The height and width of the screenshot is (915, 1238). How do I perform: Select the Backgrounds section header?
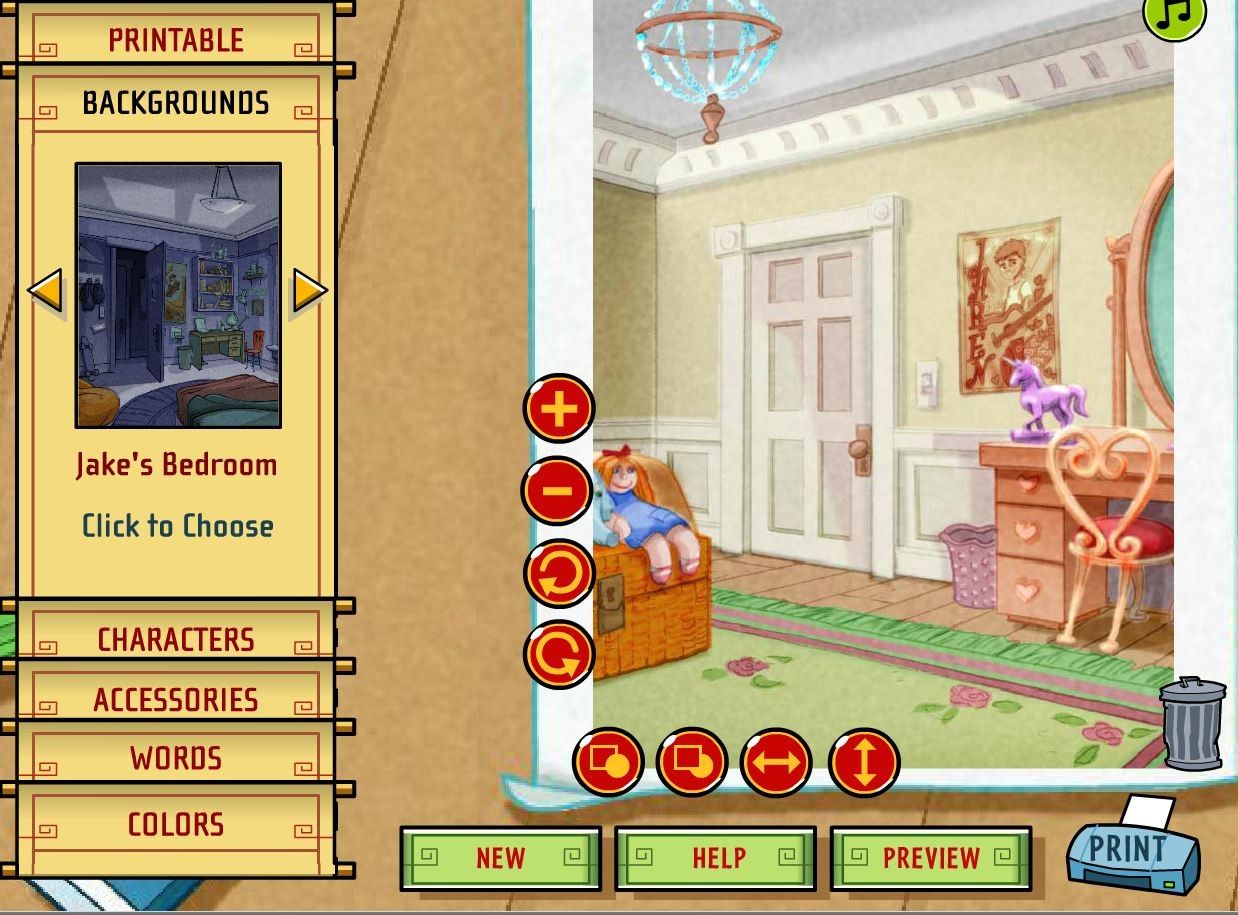click(176, 103)
